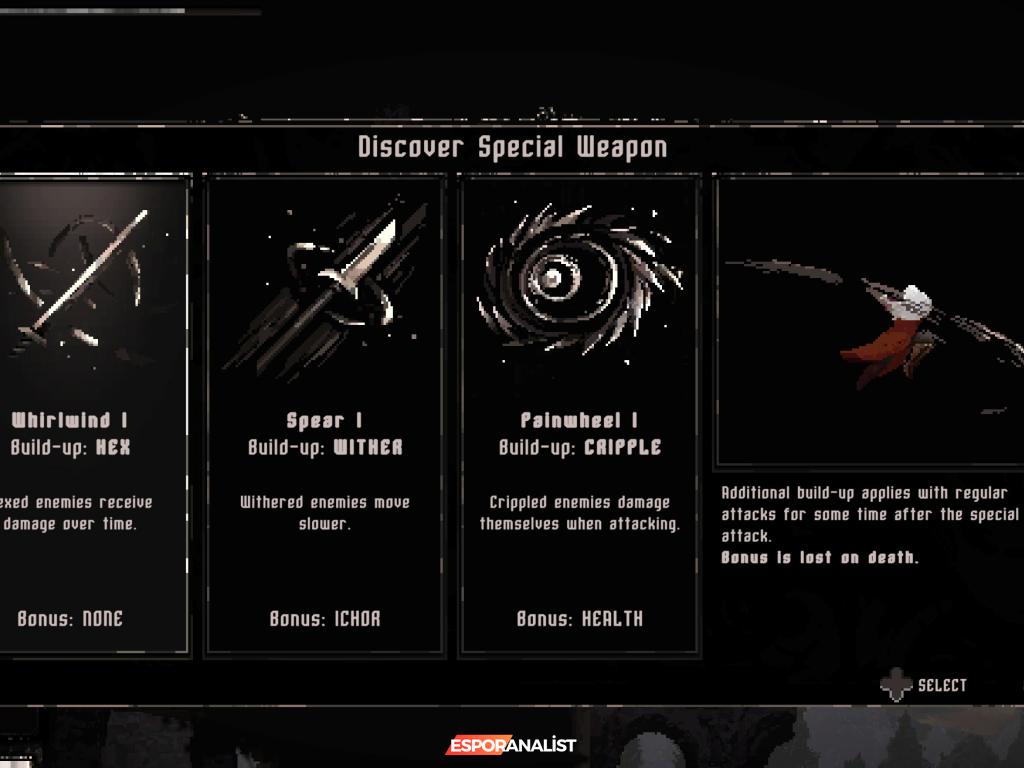Select the Spear I weapon card
Image resolution: width=1024 pixels, height=768 pixels.
coord(324,415)
